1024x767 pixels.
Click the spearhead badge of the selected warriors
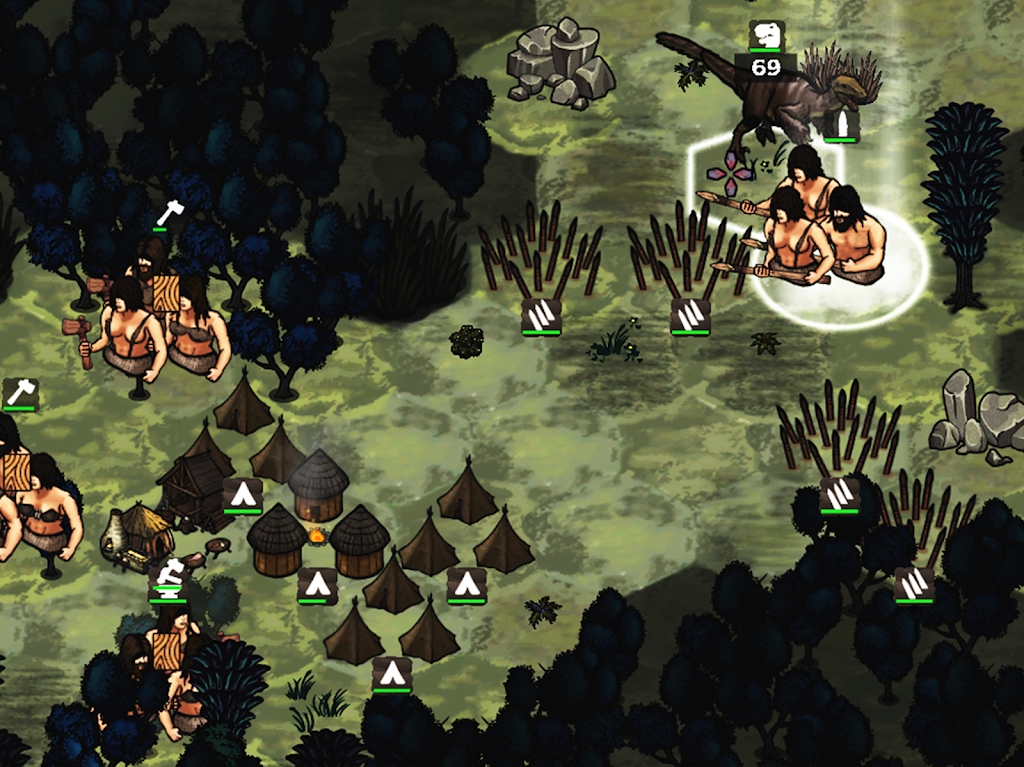pos(841,125)
